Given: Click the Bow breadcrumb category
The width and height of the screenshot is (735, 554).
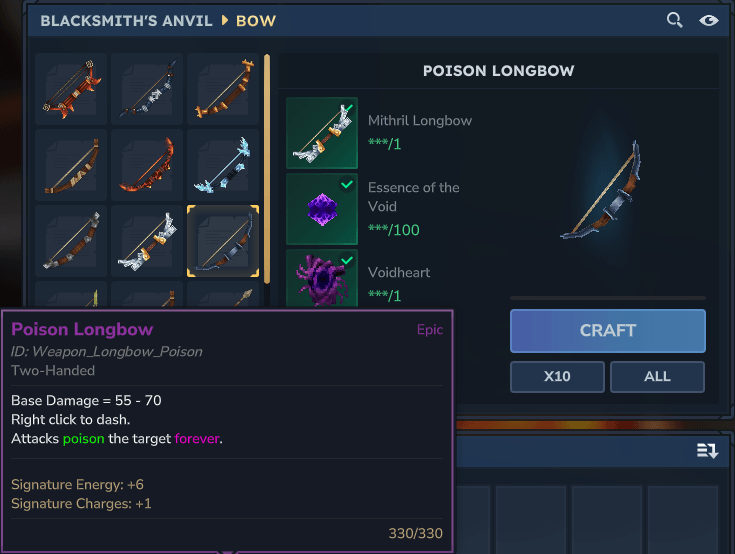Looking at the screenshot, I should click(256, 20).
